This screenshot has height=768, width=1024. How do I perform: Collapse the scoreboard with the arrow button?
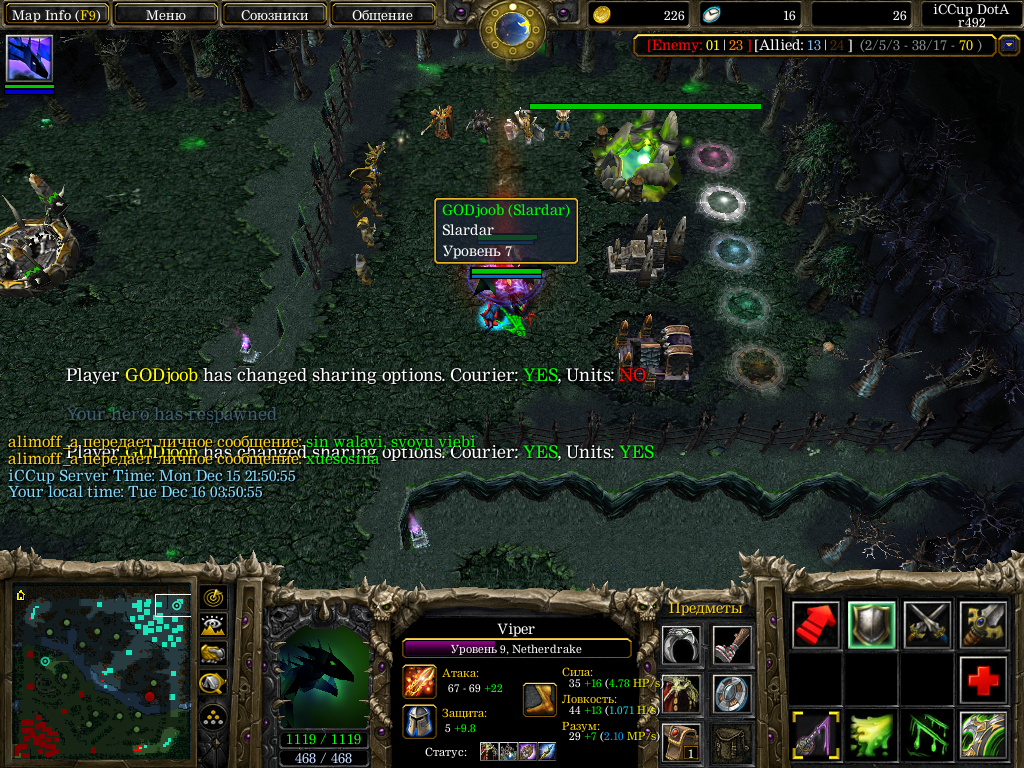[x=1009, y=45]
